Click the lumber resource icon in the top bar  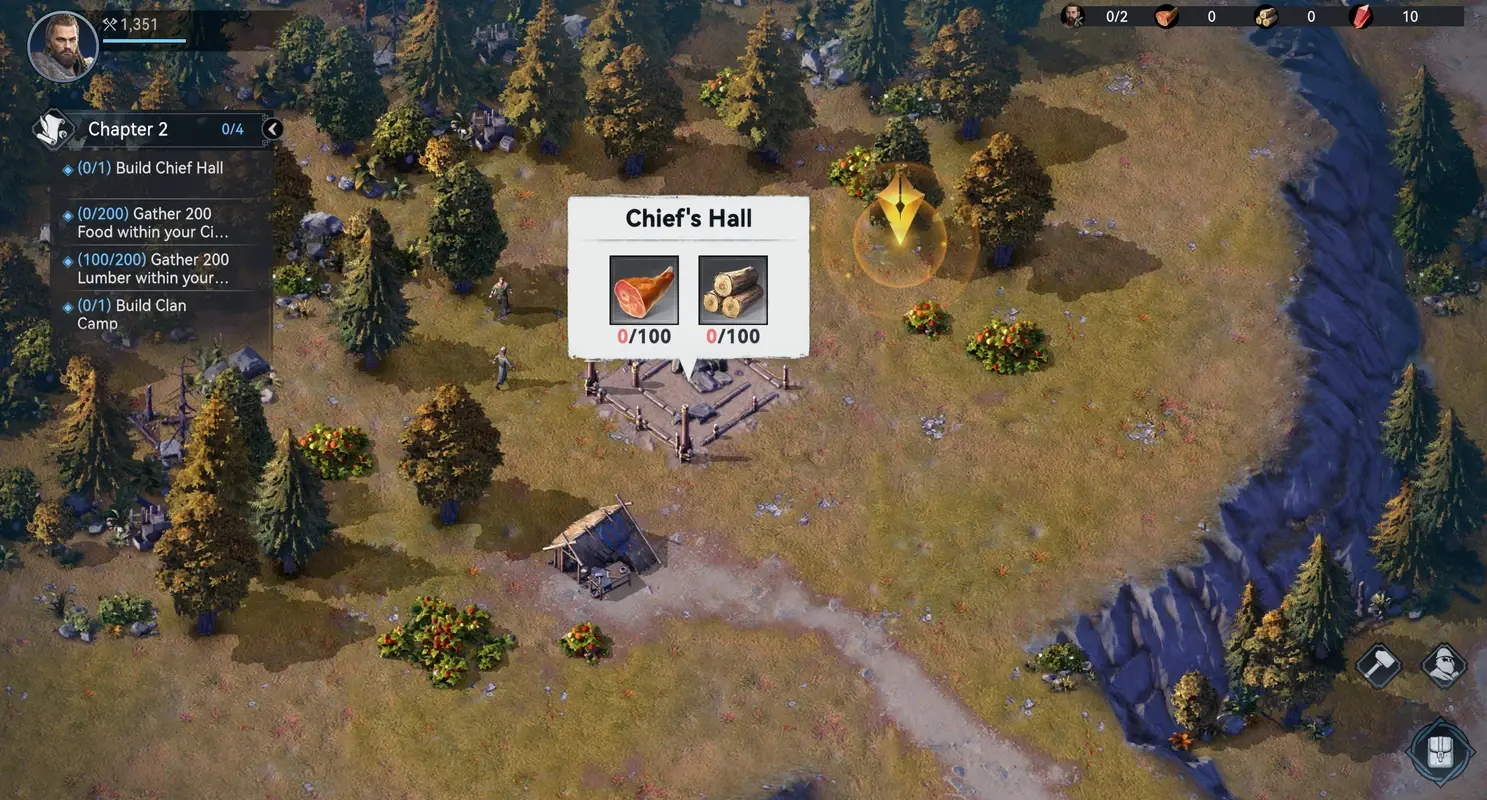[x=1266, y=16]
